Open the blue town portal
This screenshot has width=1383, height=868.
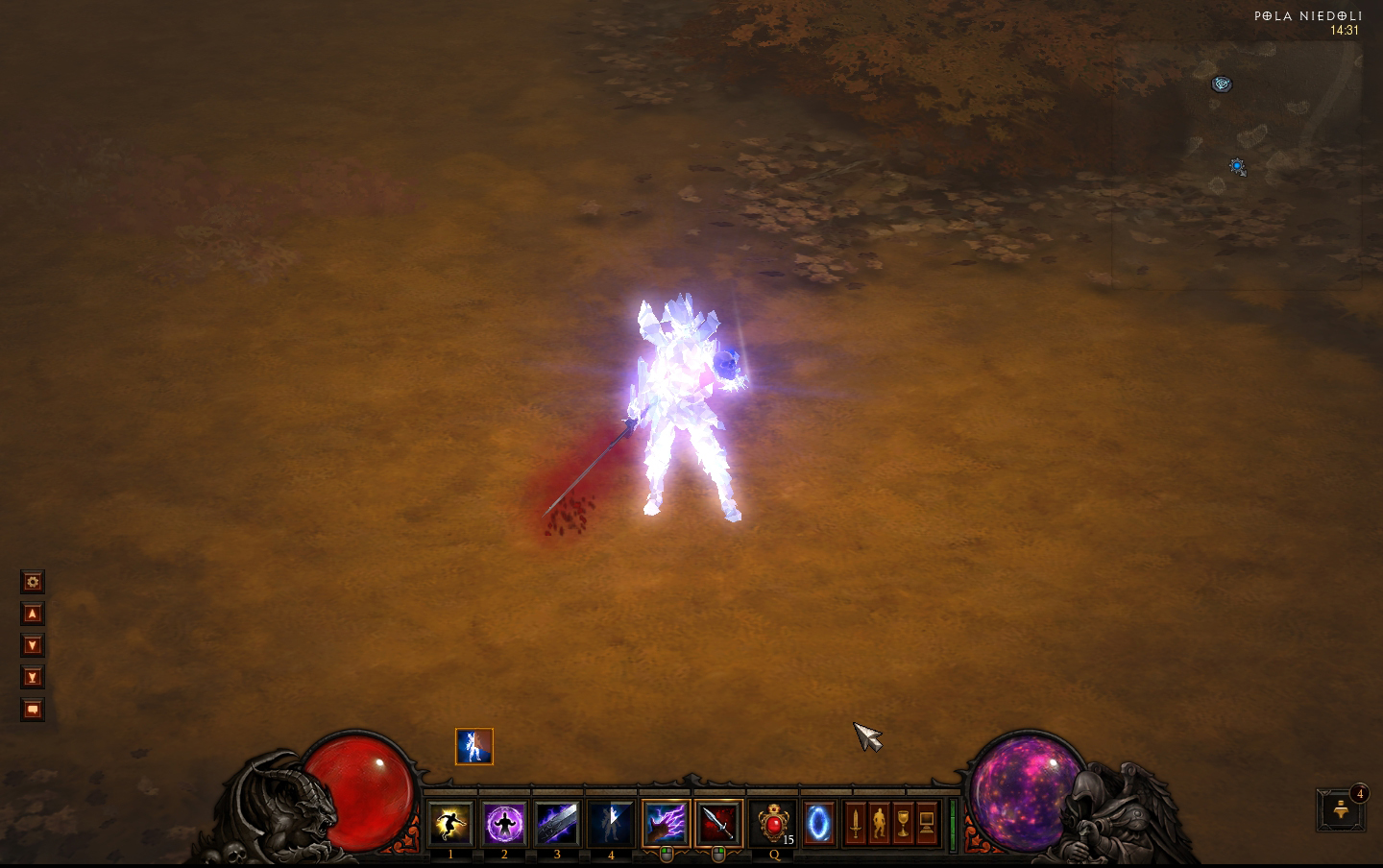819,823
